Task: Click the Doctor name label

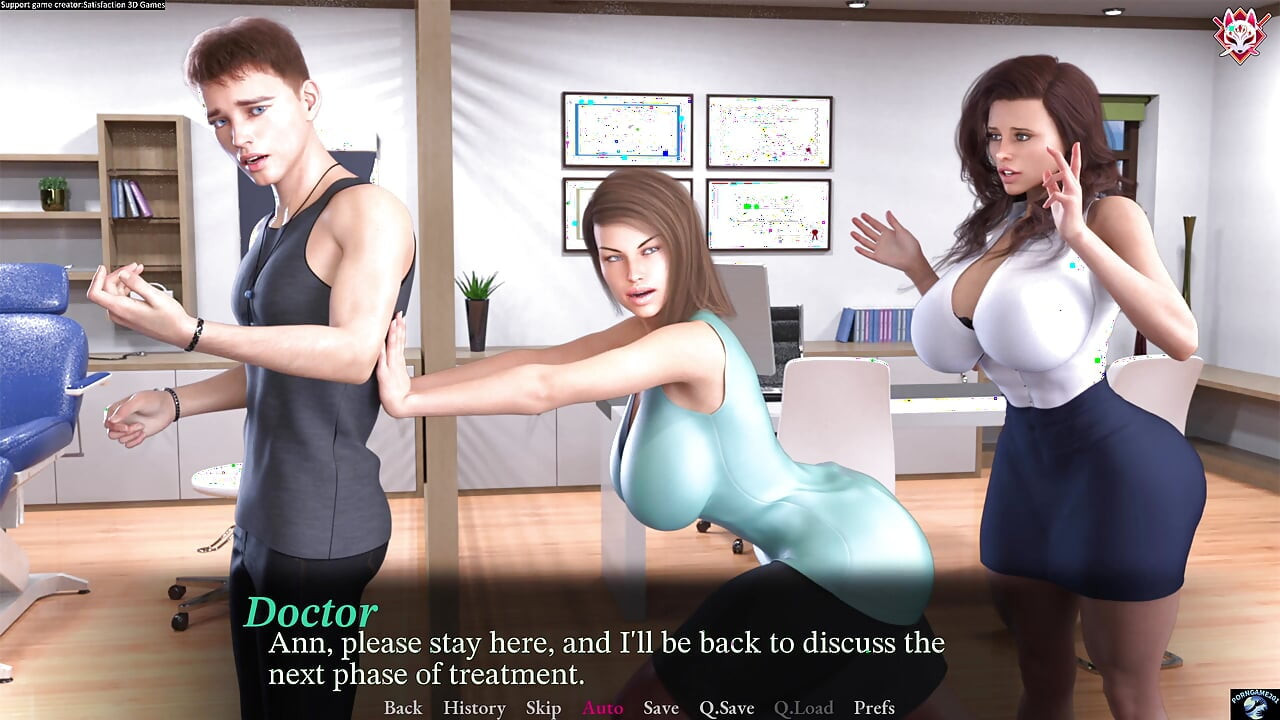Action: click(x=311, y=609)
